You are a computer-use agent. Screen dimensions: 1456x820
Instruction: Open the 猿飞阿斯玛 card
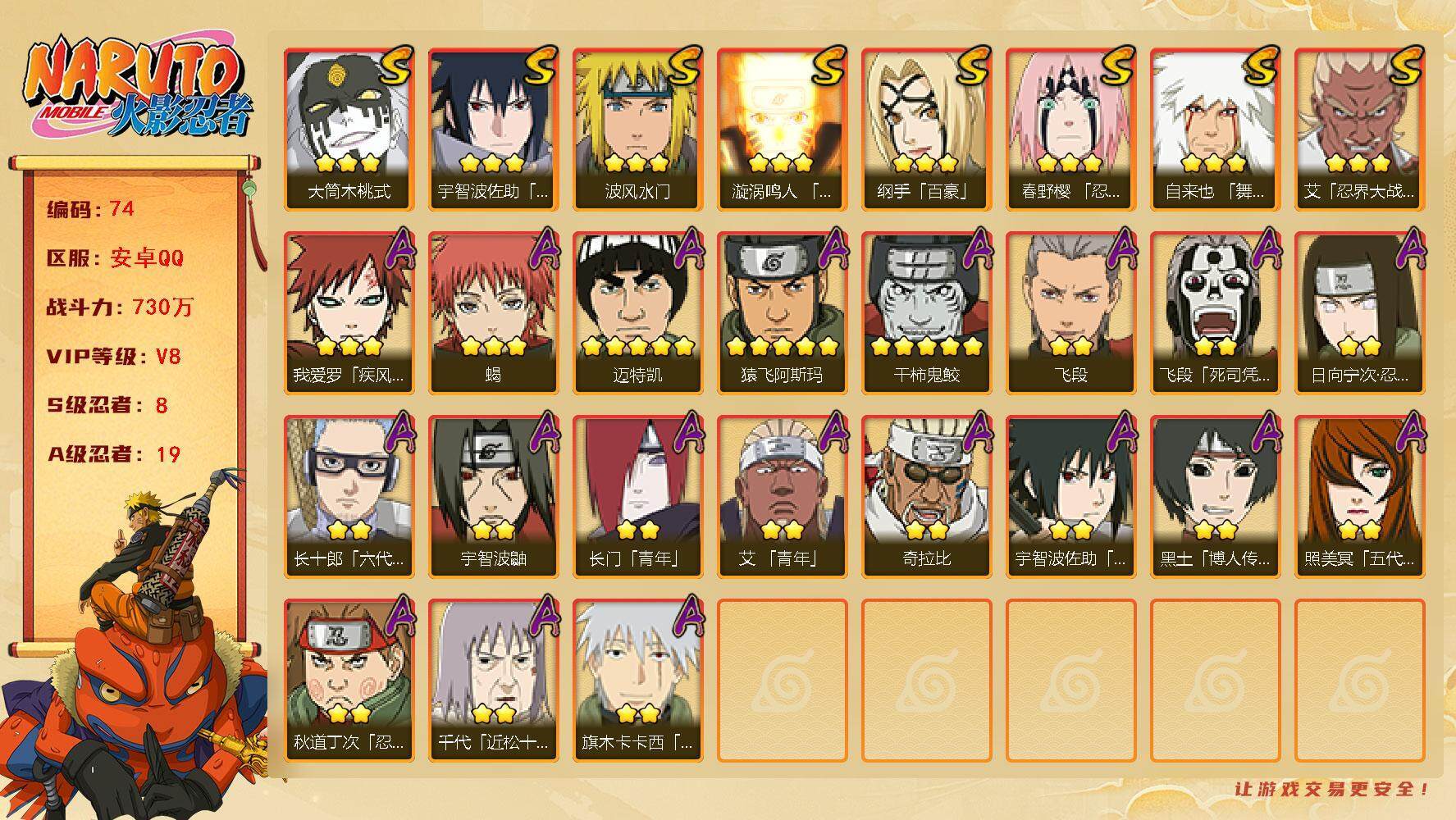[x=782, y=312]
